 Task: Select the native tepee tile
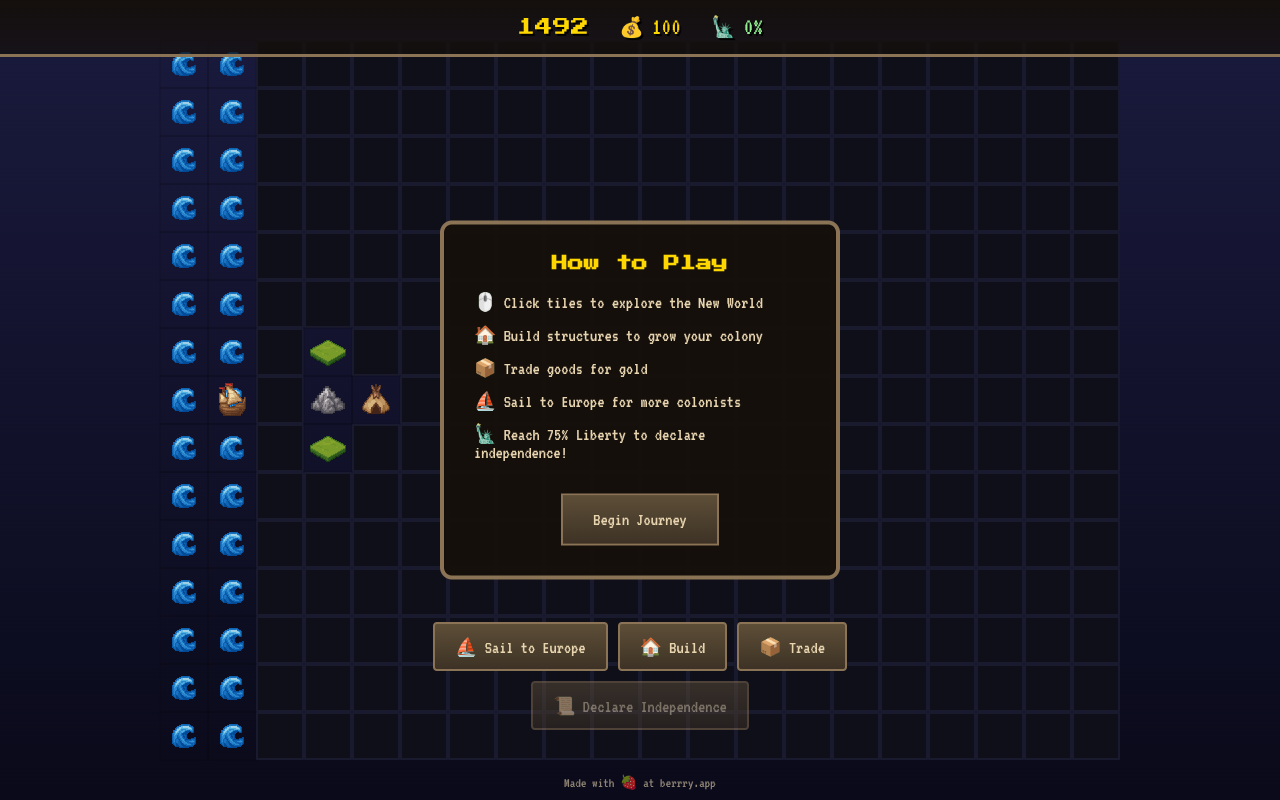(x=376, y=398)
